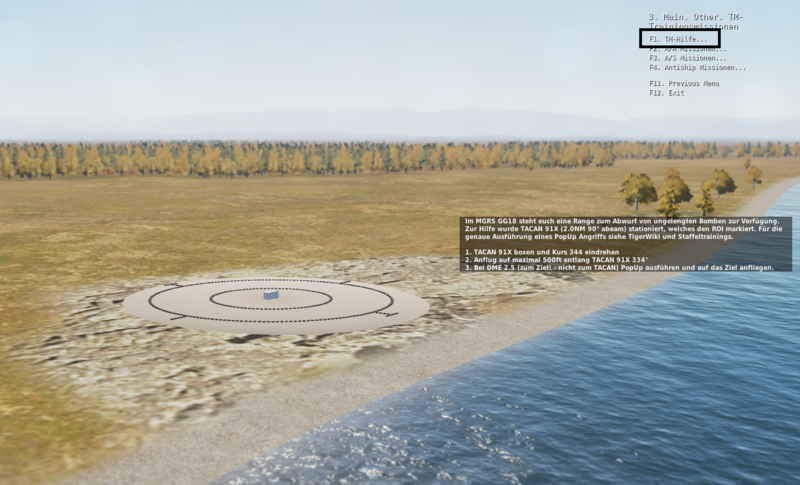Open the TM-Hilfe menu entry
This screenshot has height=485, width=800.
(678, 39)
